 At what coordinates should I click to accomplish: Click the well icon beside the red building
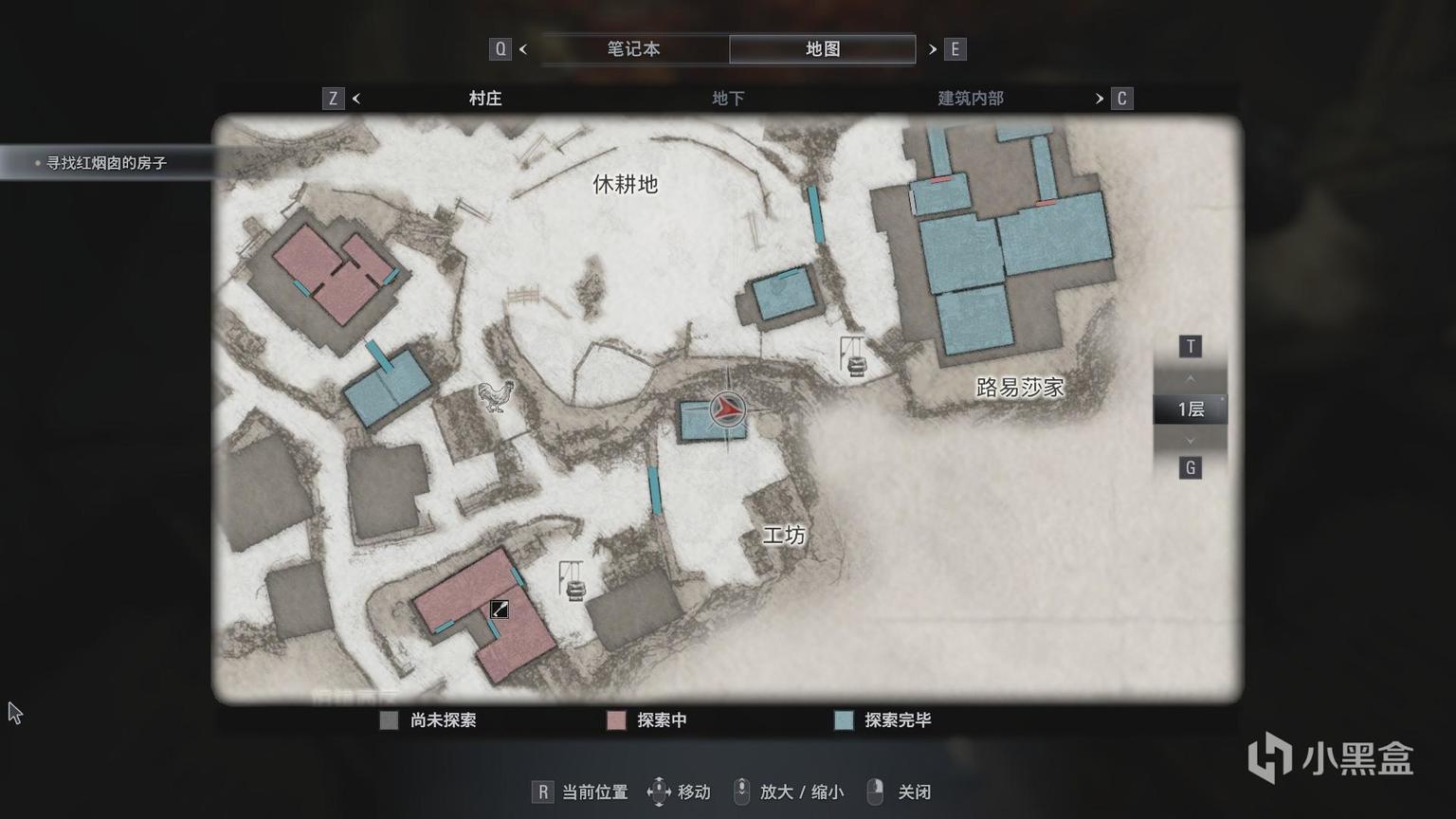click(572, 581)
